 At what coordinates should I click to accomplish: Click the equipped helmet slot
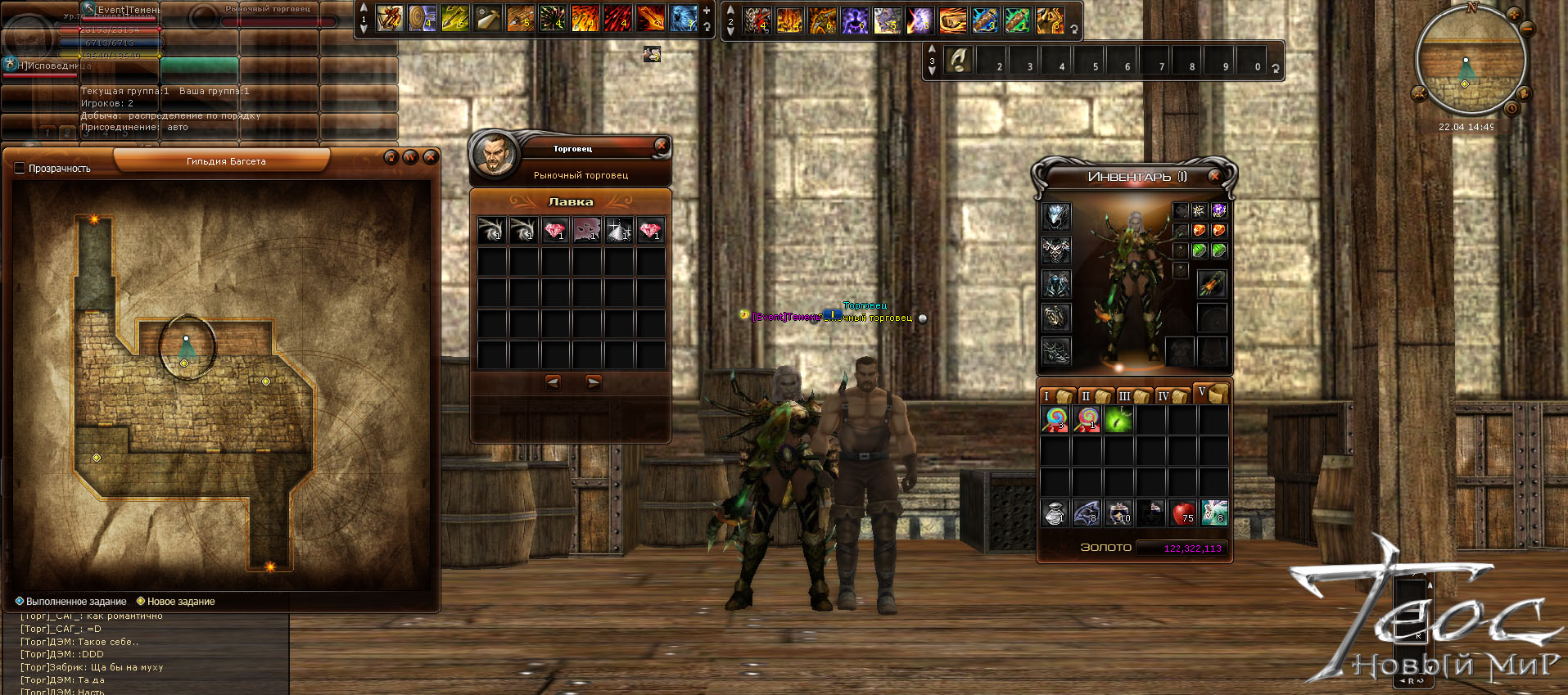click(1056, 216)
